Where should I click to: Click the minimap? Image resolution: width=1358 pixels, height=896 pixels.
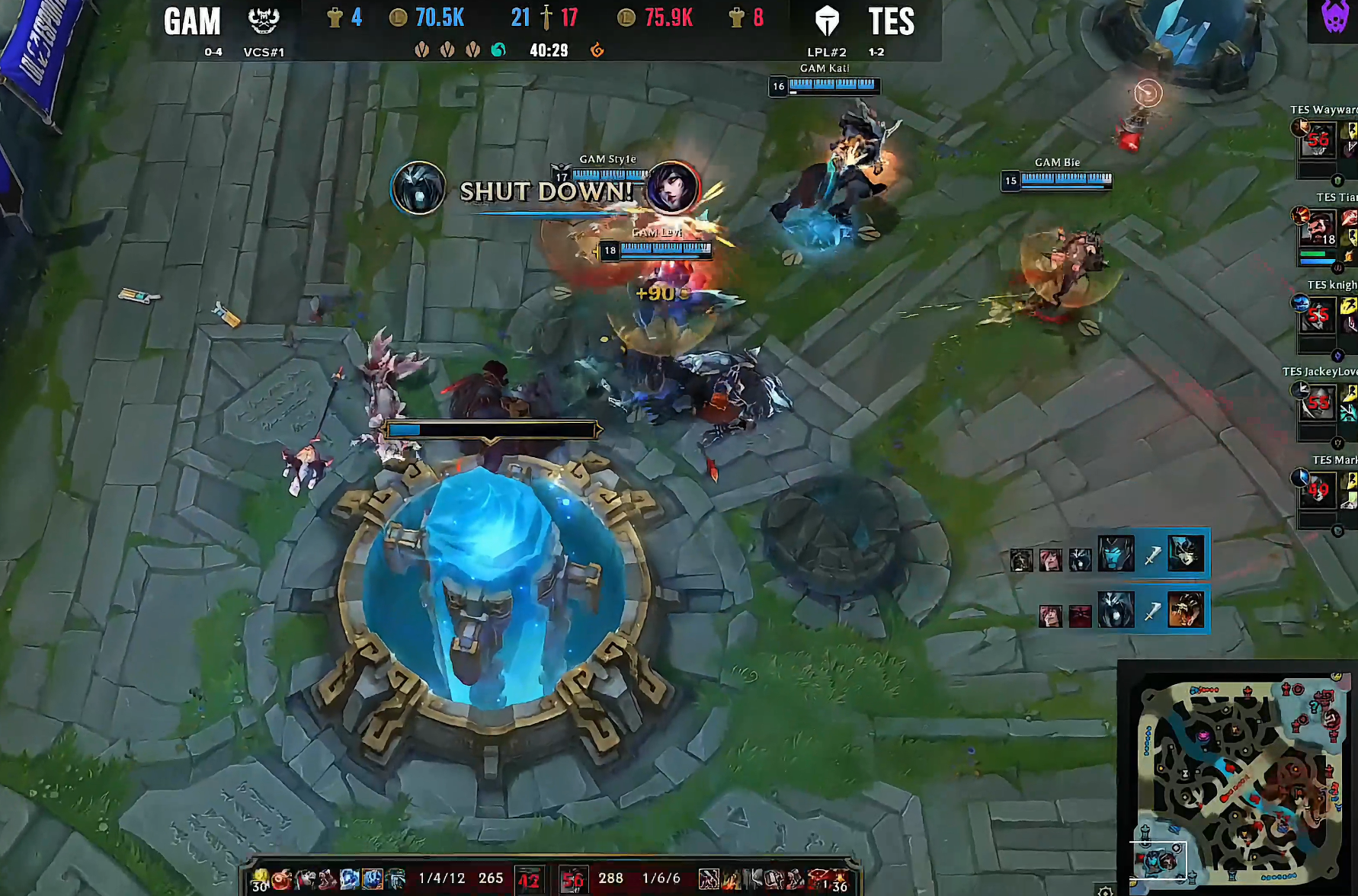1239,779
